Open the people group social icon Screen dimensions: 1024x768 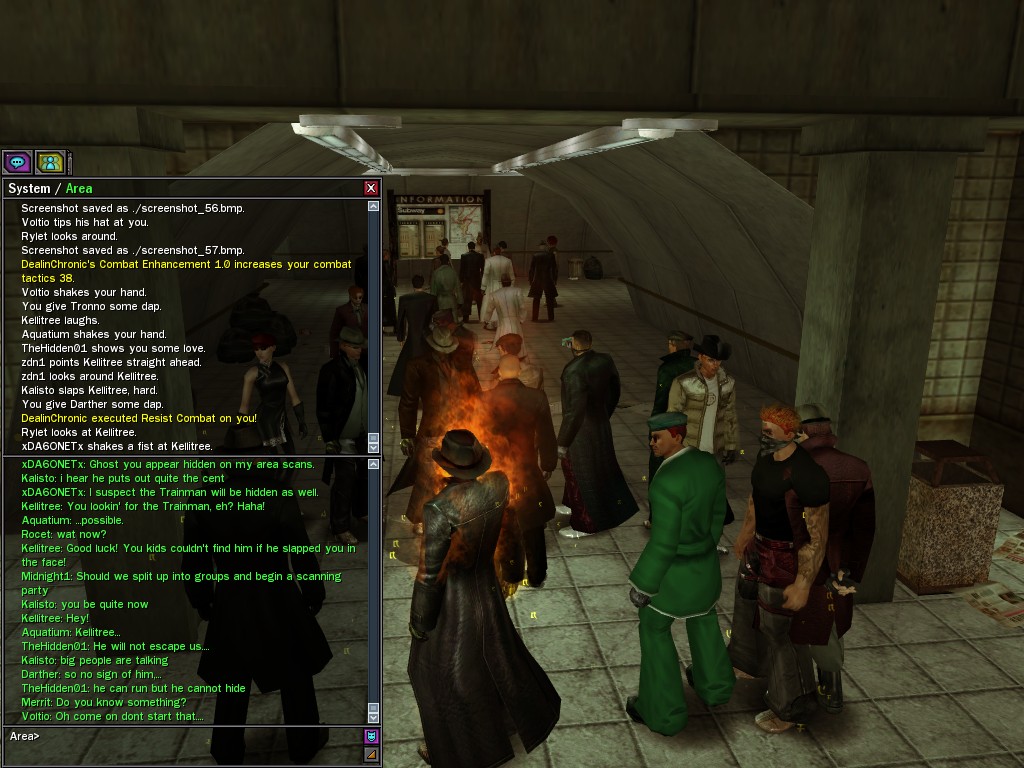tap(50, 162)
